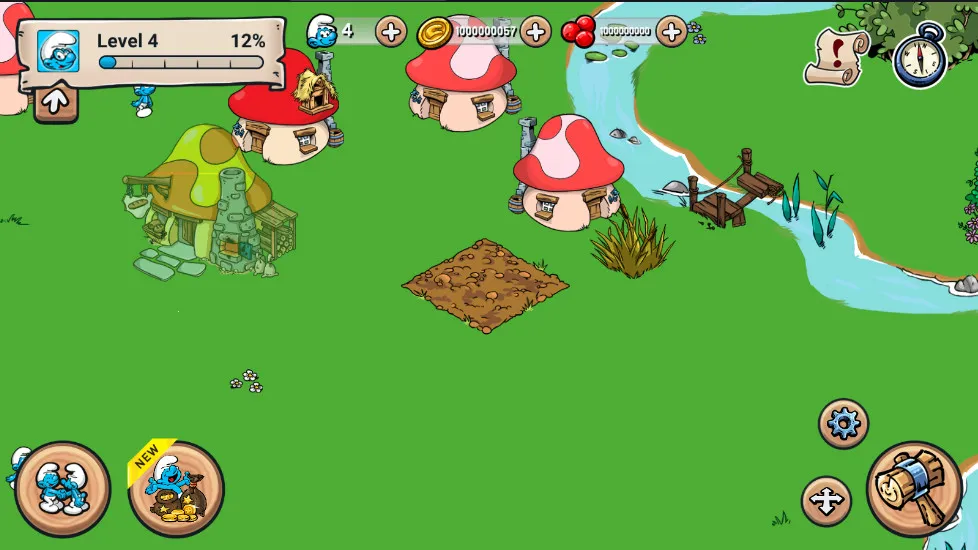Open the quest scroll
Screen dimensions: 978x550
point(836,55)
